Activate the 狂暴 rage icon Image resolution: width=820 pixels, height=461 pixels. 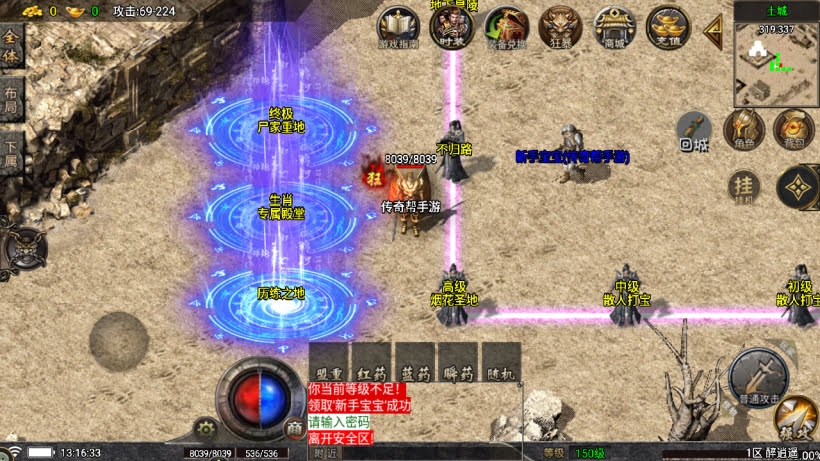point(561,27)
